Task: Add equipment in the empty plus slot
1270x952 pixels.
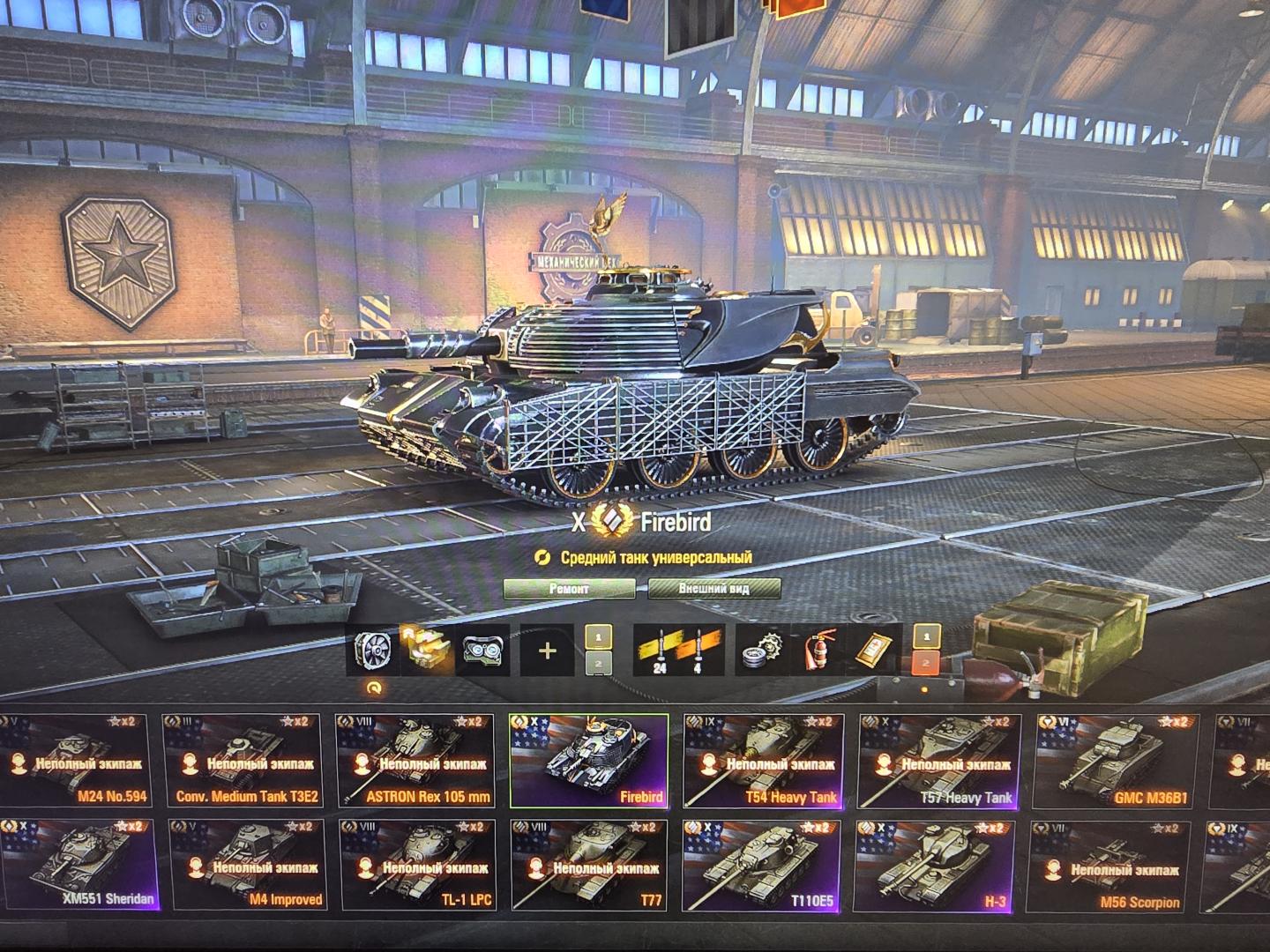Action: 547,651
